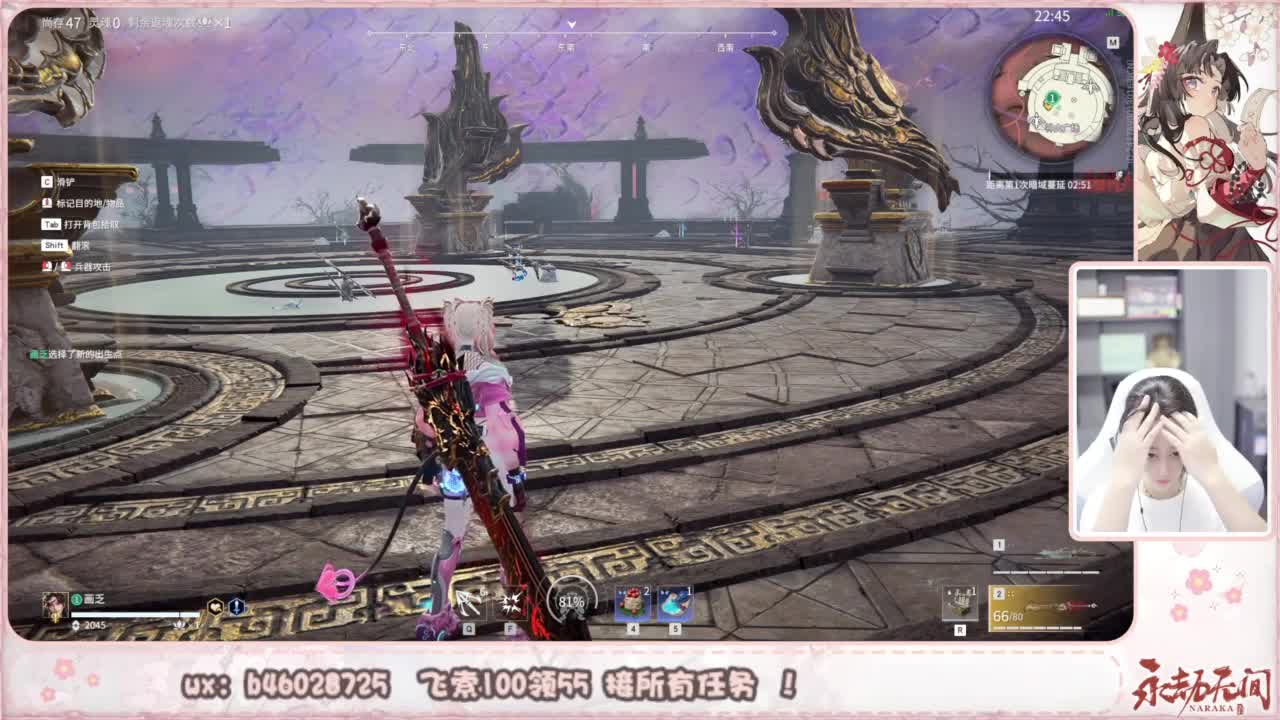Image resolution: width=1280 pixels, height=720 pixels.
Task: Activate the Q skill icon
Action: pos(468,600)
